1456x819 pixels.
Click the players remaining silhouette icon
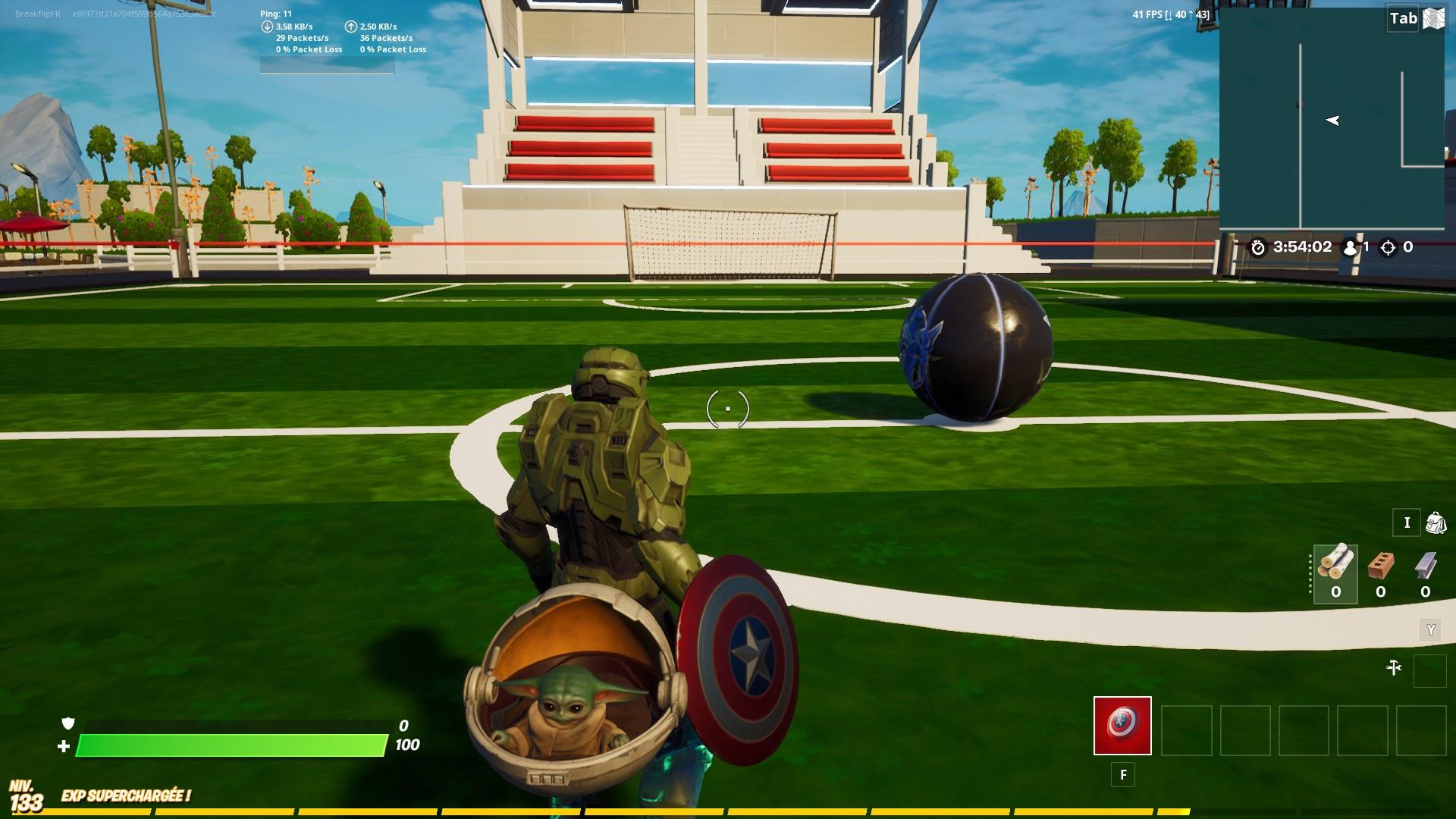click(1348, 246)
